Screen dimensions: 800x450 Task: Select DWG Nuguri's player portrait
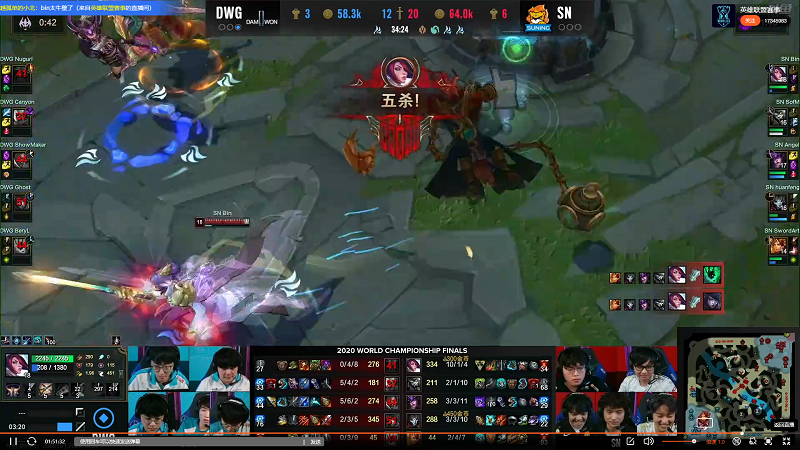tap(21, 77)
